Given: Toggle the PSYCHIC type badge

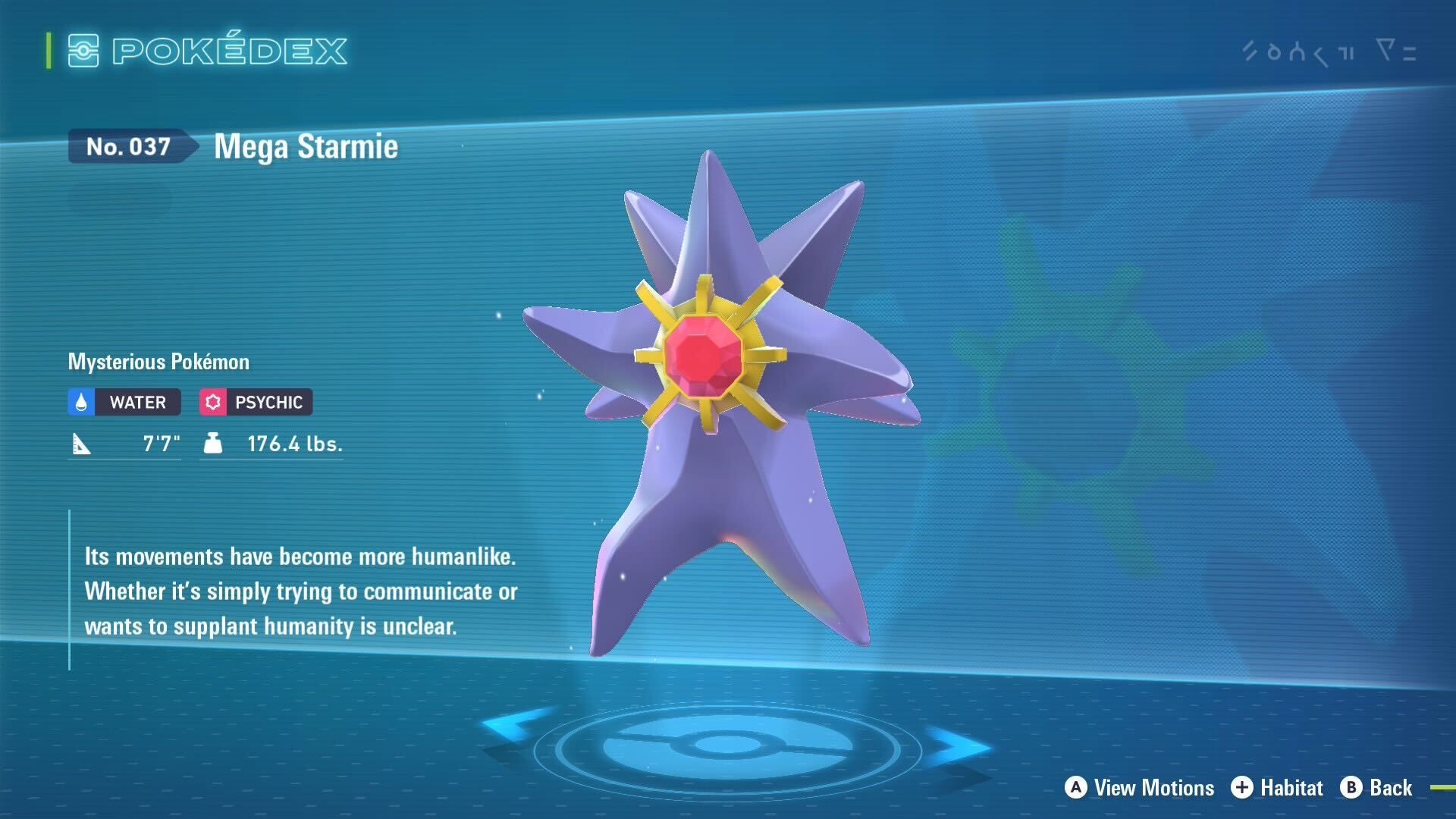Looking at the screenshot, I should pos(255,402).
